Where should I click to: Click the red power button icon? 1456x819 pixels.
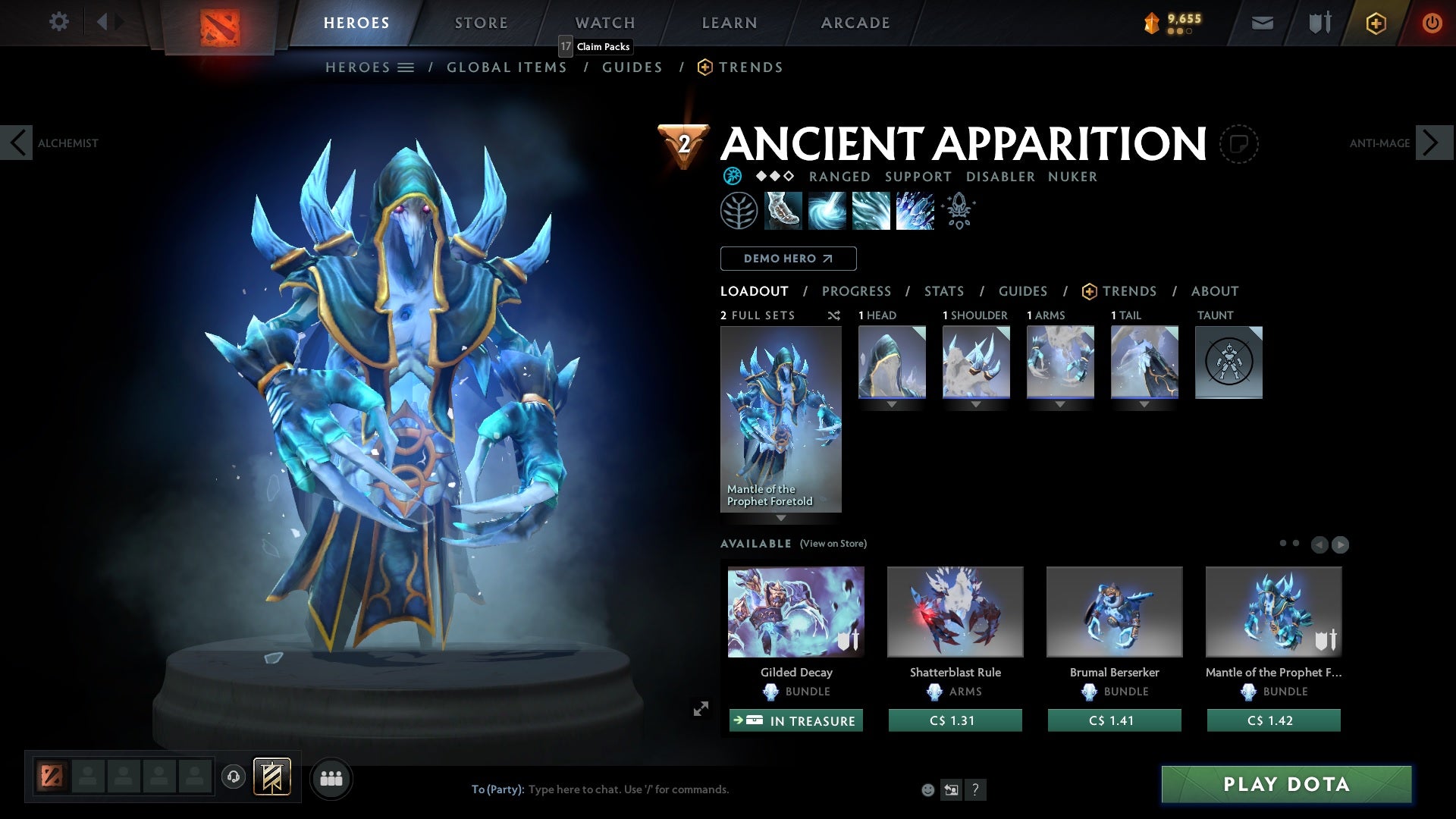pos(1432,23)
